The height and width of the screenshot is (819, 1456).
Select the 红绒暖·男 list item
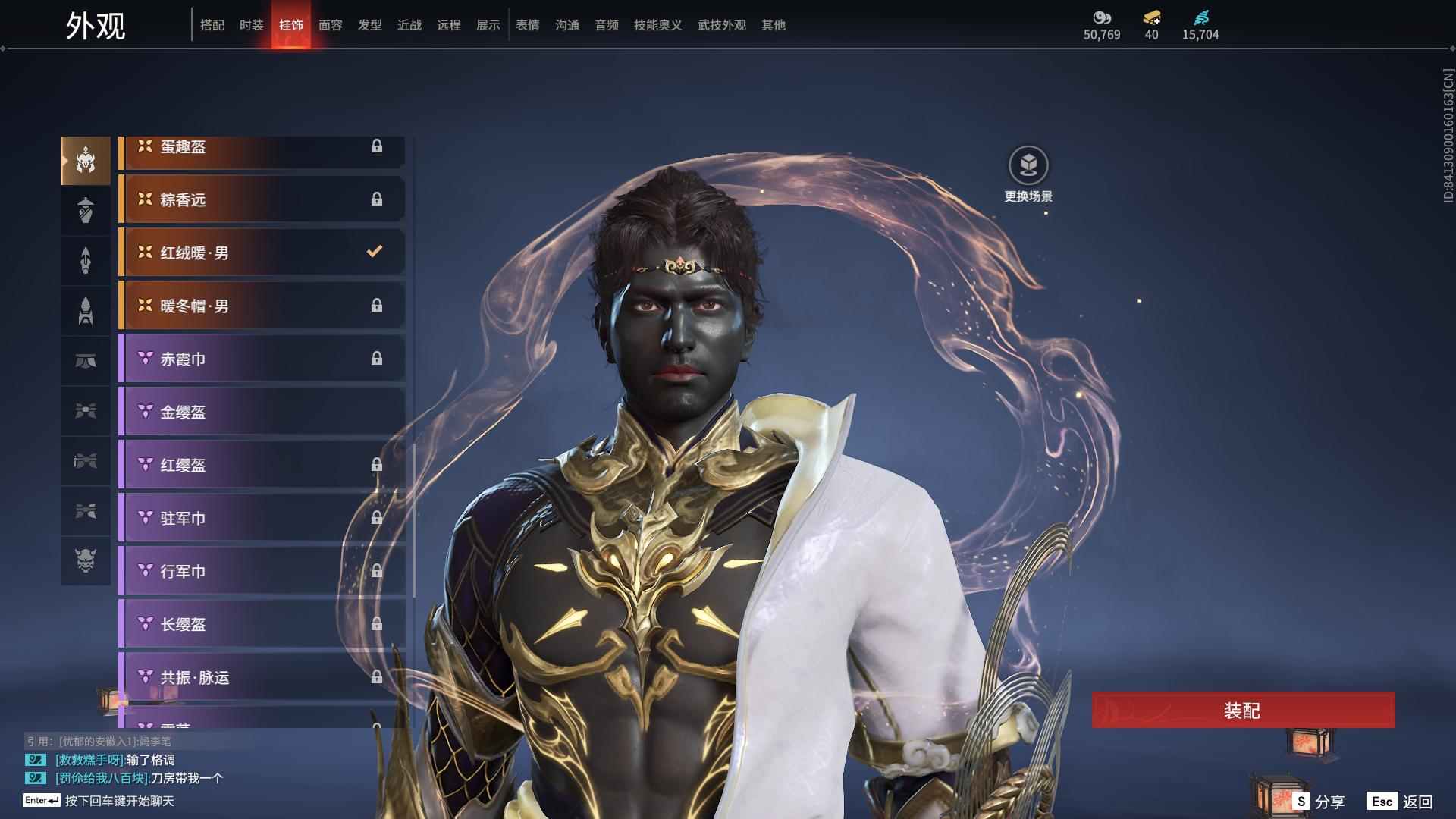(x=262, y=253)
